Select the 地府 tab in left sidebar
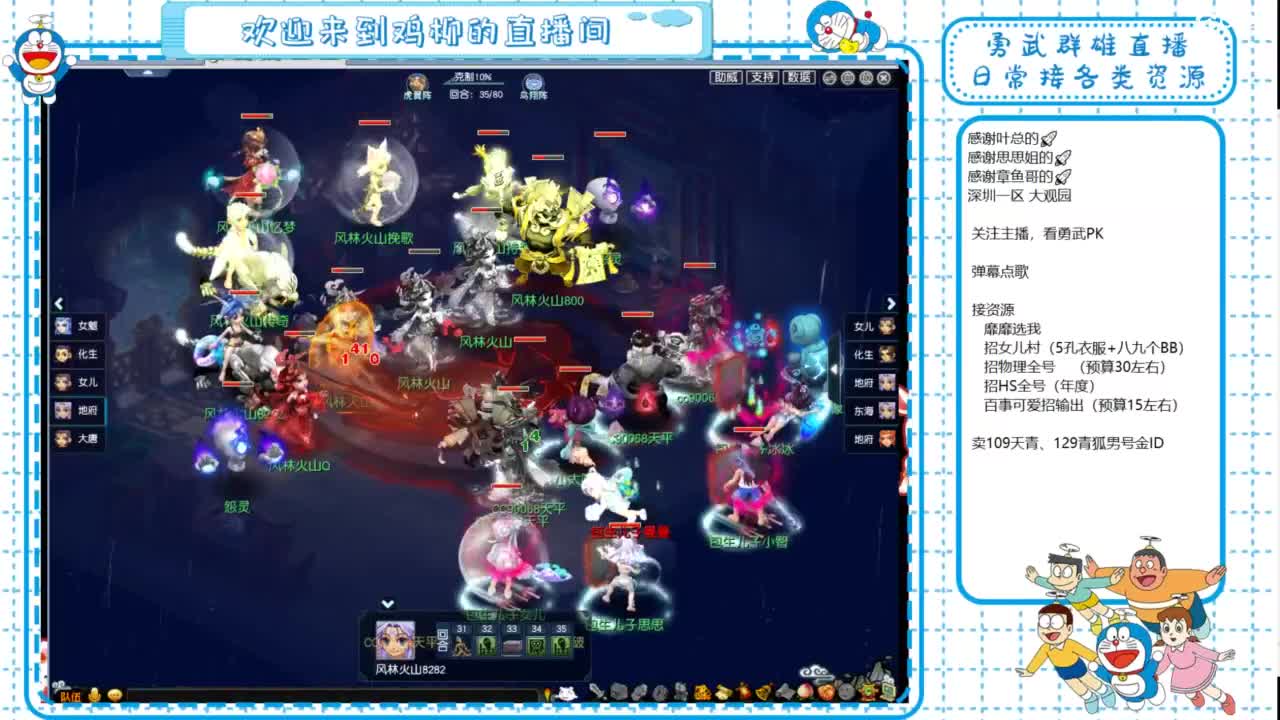The image size is (1280, 720). [80, 410]
